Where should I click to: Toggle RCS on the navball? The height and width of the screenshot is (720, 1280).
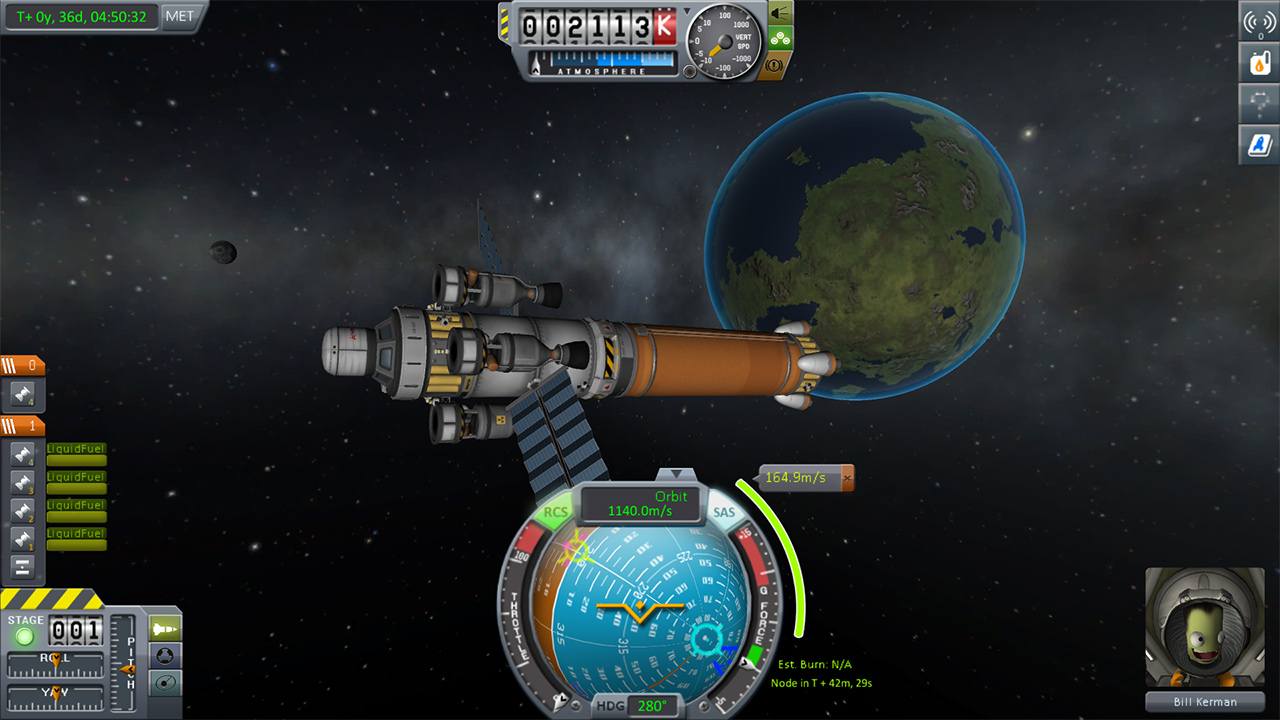557,512
